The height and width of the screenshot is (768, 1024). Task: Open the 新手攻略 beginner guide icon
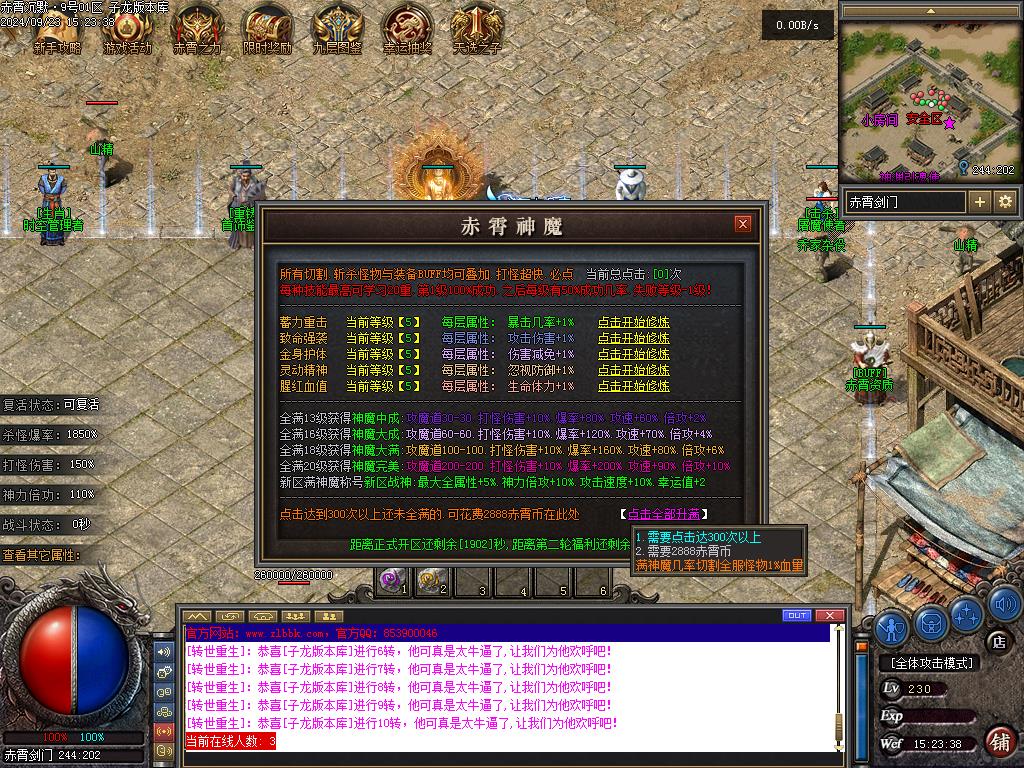[56, 28]
